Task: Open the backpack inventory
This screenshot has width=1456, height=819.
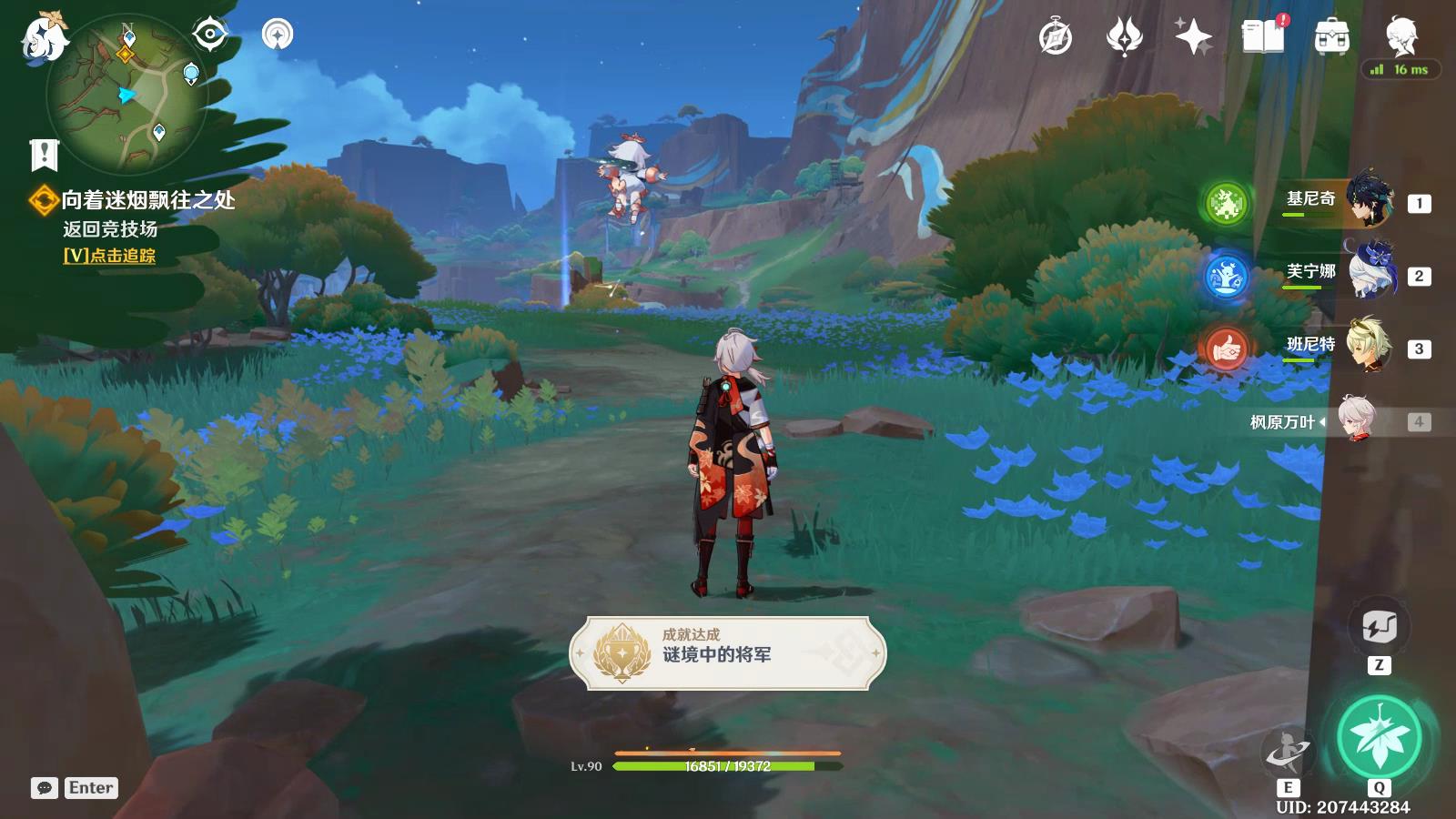Action: pos(1331,37)
